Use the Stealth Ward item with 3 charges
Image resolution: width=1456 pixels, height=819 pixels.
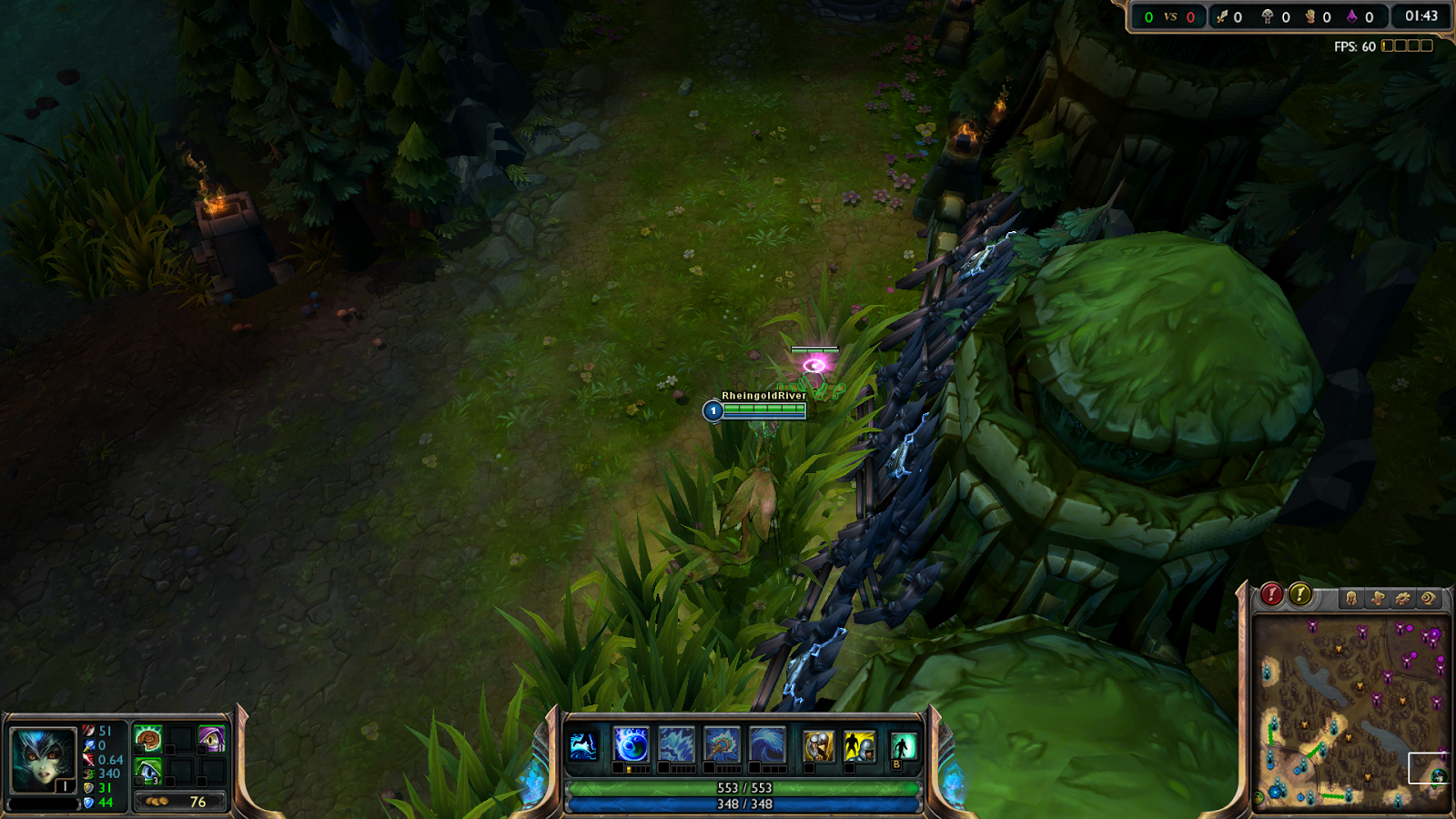pyautogui.click(x=148, y=772)
